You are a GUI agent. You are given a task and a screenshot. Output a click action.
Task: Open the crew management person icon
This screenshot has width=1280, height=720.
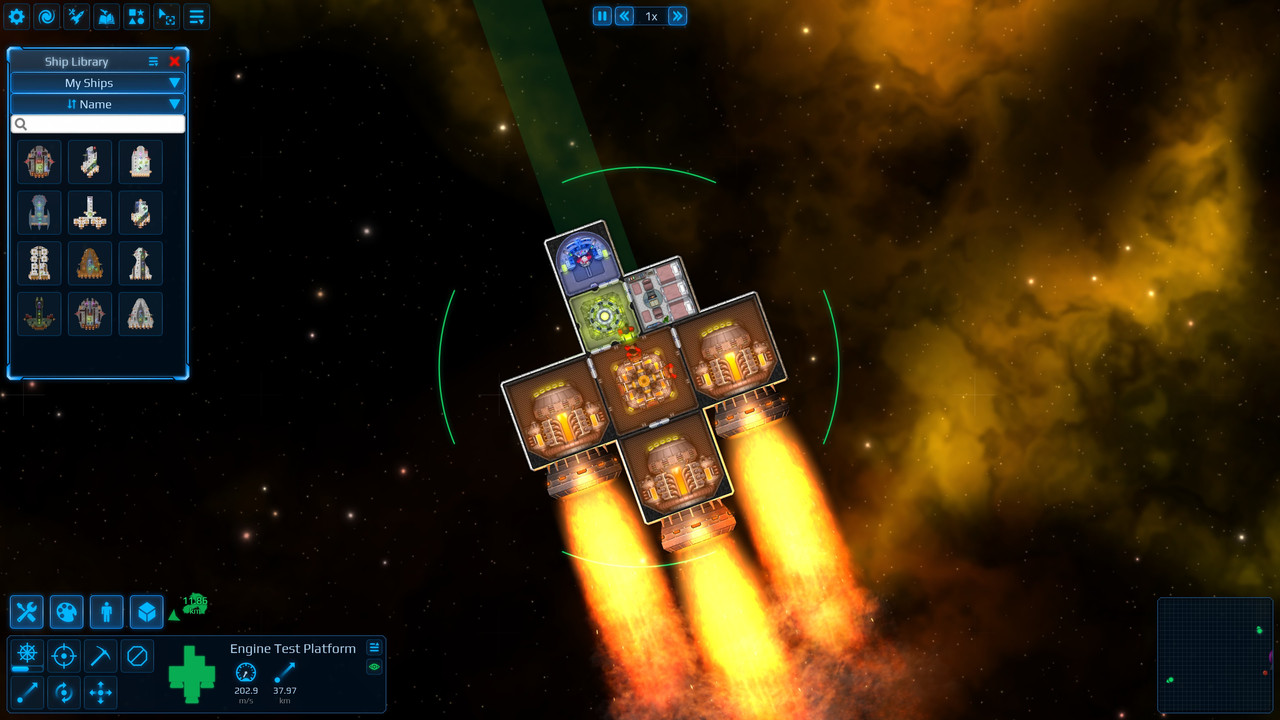(107, 612)
